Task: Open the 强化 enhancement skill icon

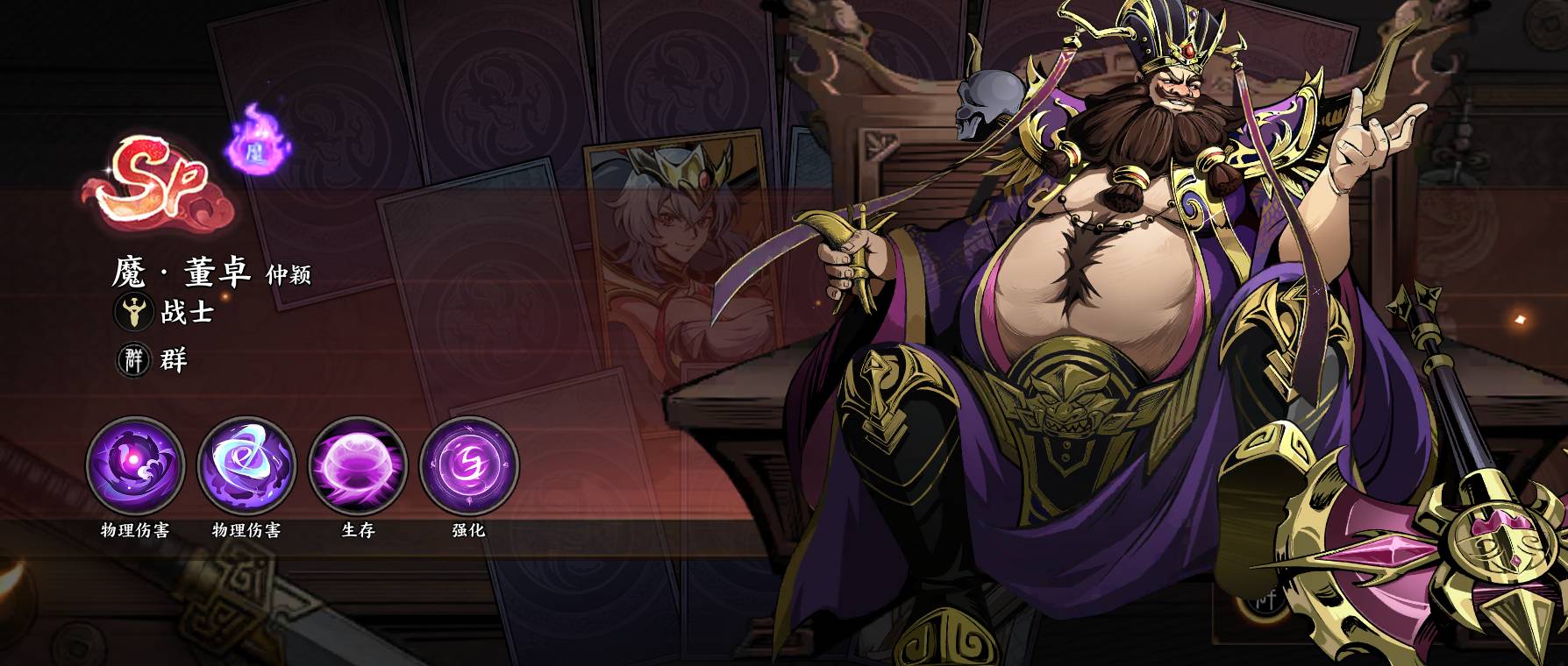Action: [469, 464]
